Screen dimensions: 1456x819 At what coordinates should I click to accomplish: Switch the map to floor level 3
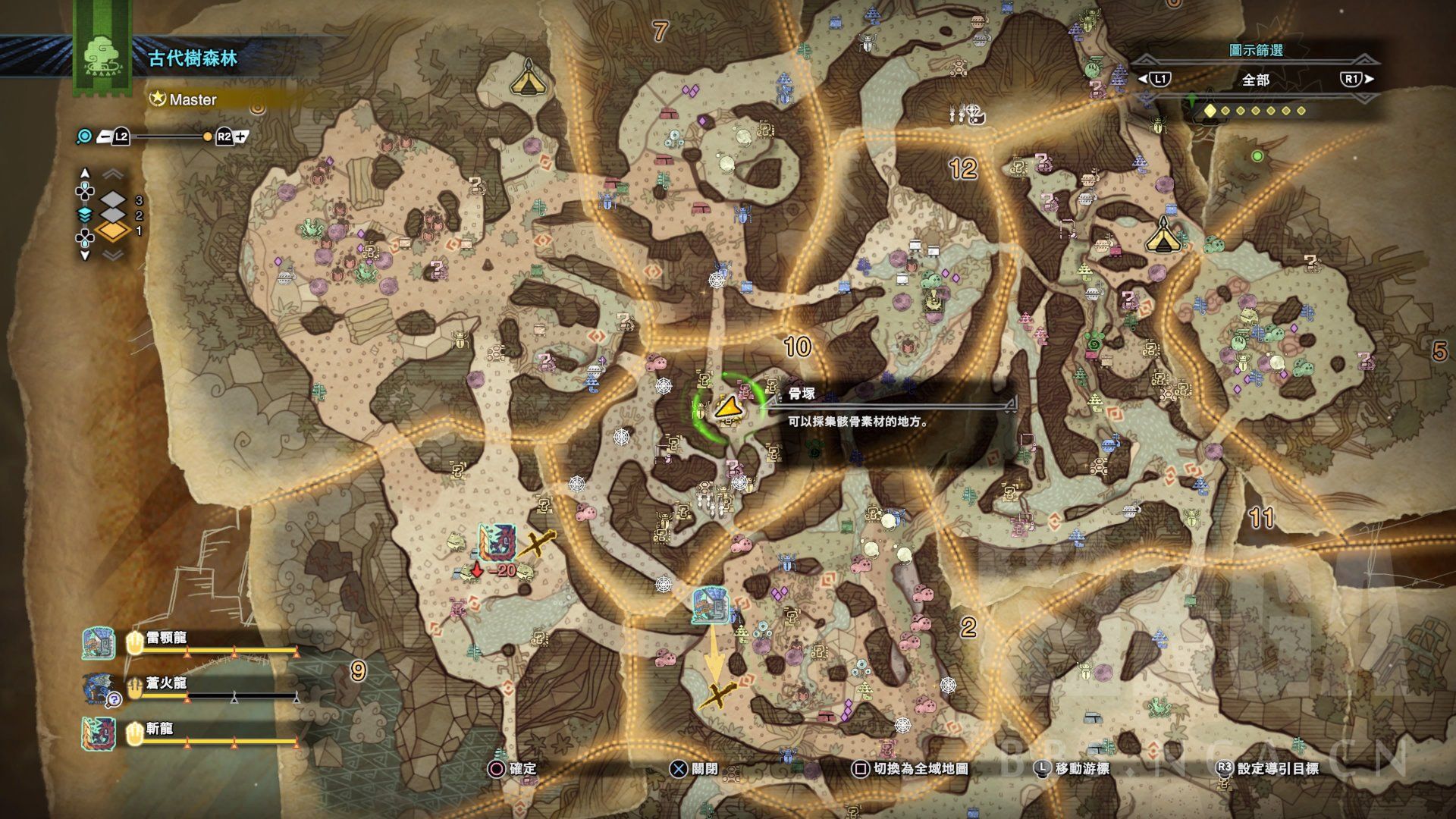click(113, 200)
